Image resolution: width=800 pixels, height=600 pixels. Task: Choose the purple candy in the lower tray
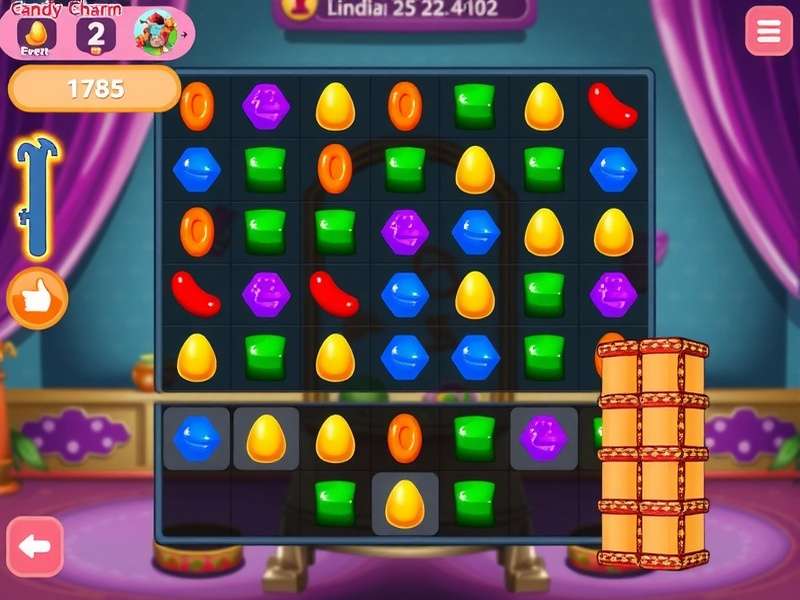click(544, 438)
